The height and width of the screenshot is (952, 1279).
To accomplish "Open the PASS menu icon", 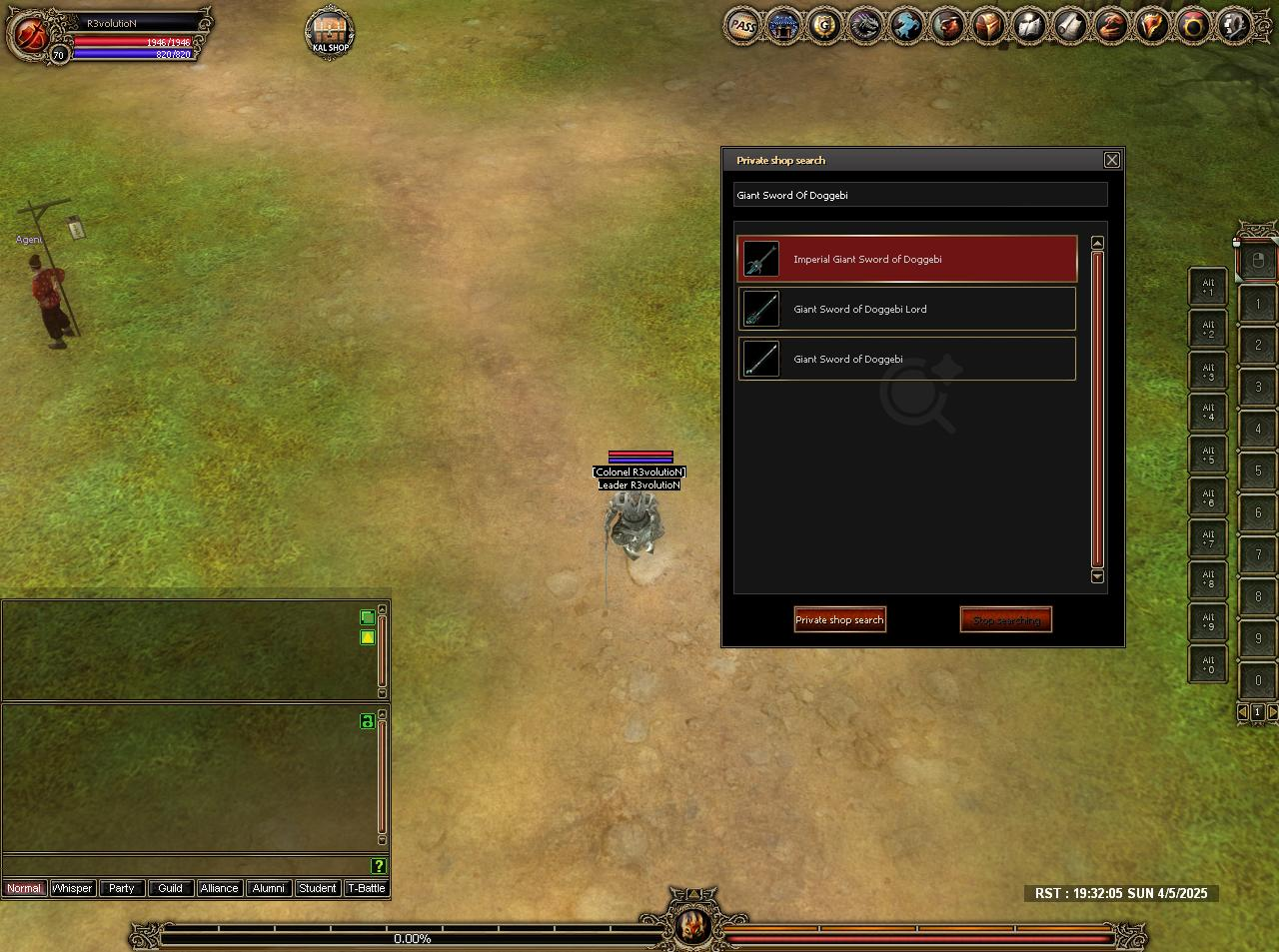I will (742, 26).
